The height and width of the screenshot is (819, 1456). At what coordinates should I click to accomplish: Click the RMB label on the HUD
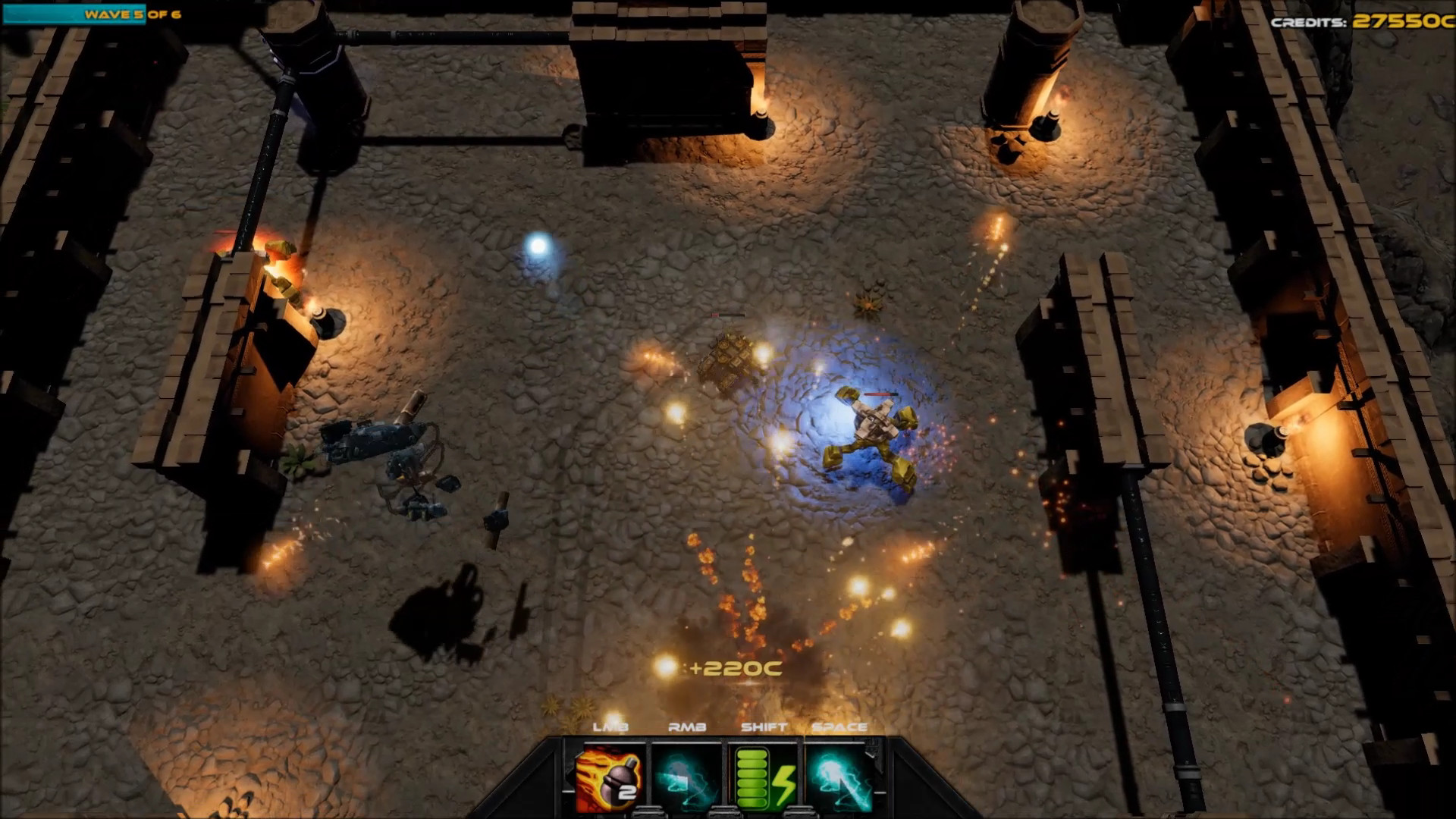click(x=686, y=728)
